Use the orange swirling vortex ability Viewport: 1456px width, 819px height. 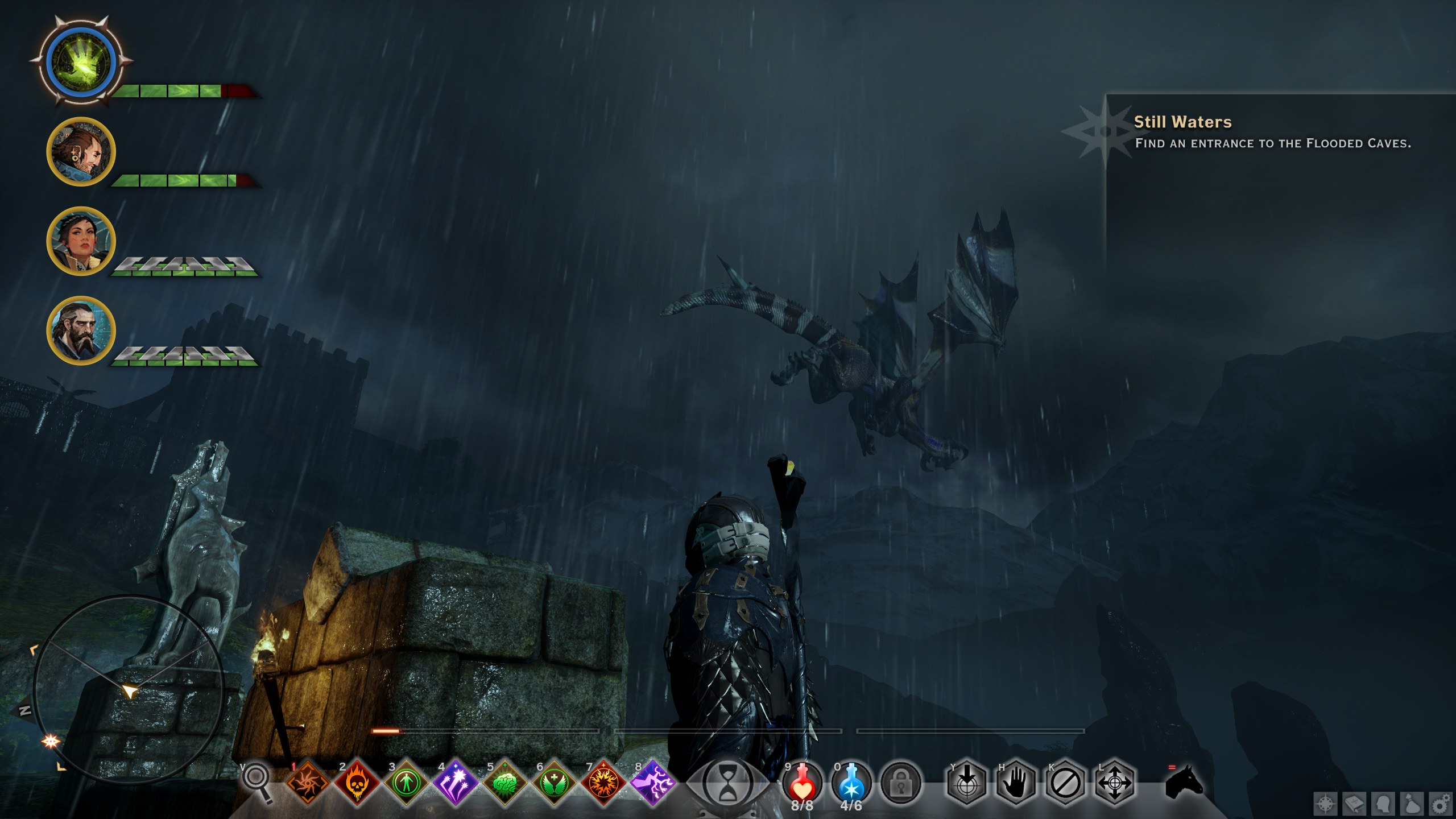(x=308, y=783)
